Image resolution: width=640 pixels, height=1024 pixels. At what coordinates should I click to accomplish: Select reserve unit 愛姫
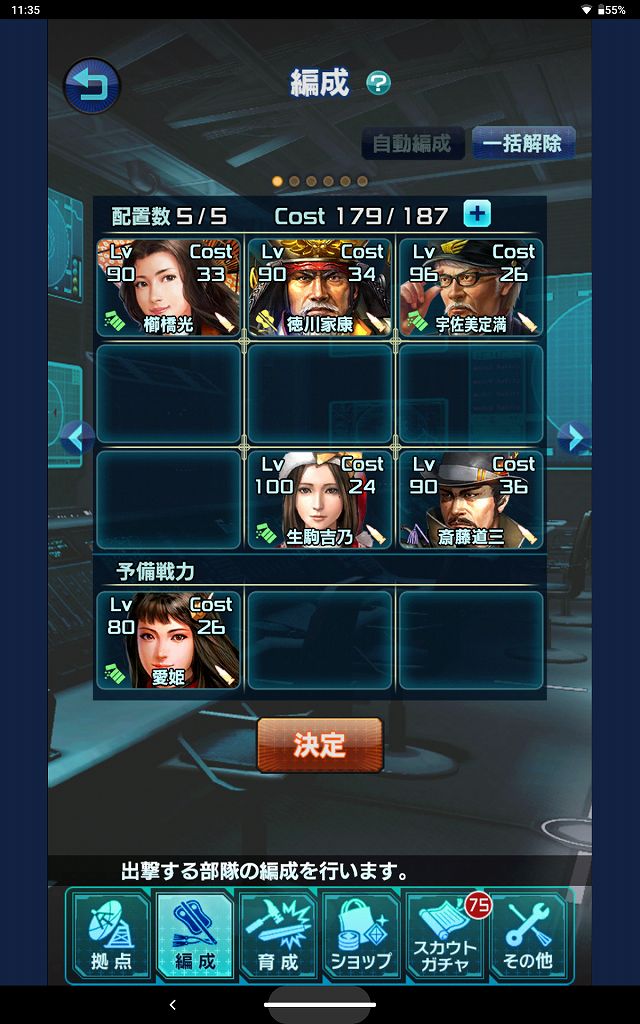pyautogui.click(x=168, y=641)
